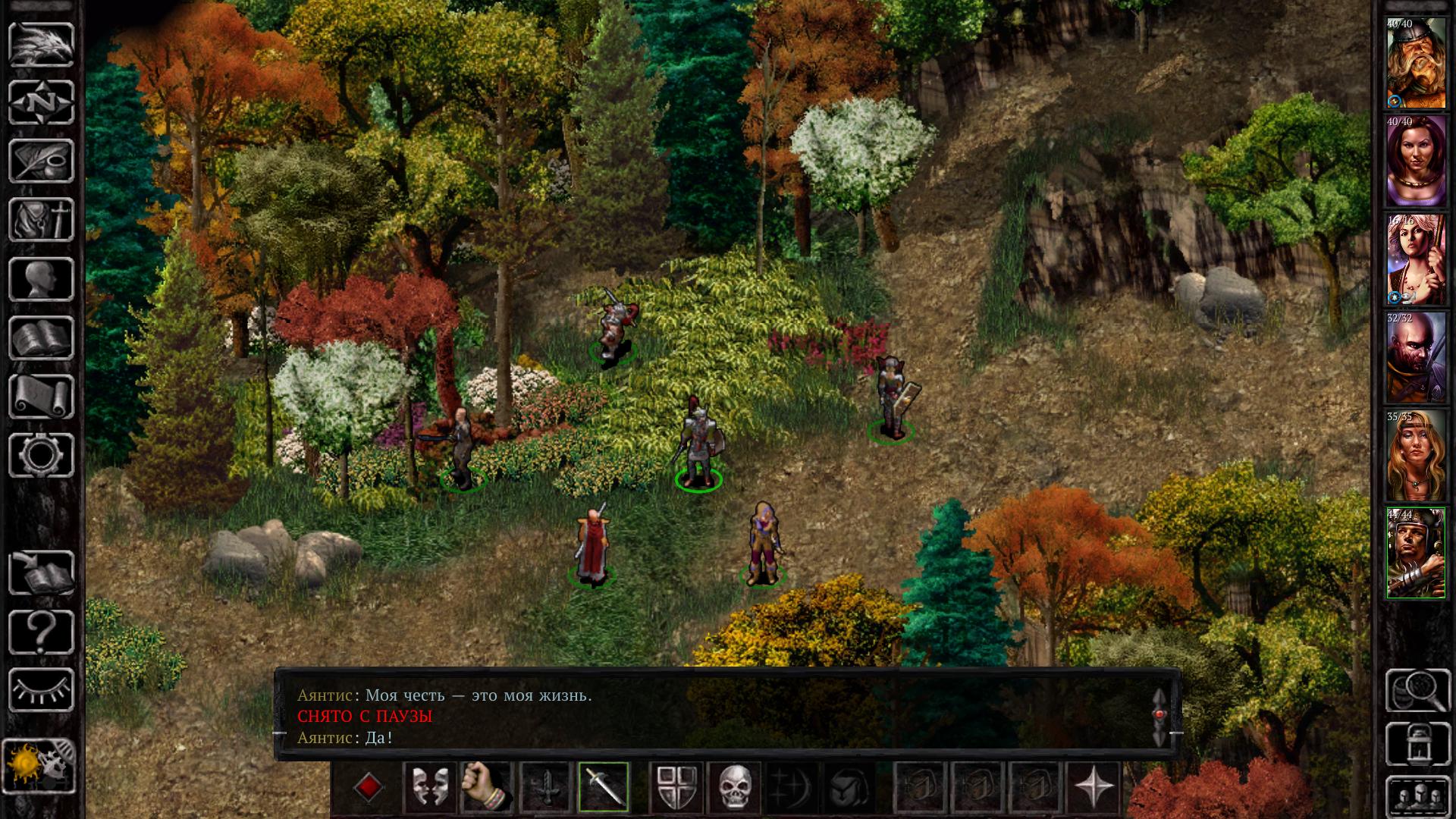Viewport: 1456px width, 819px height.
Task: Hide the interface with the closed-eye button
Action: (x=41, y=690)
